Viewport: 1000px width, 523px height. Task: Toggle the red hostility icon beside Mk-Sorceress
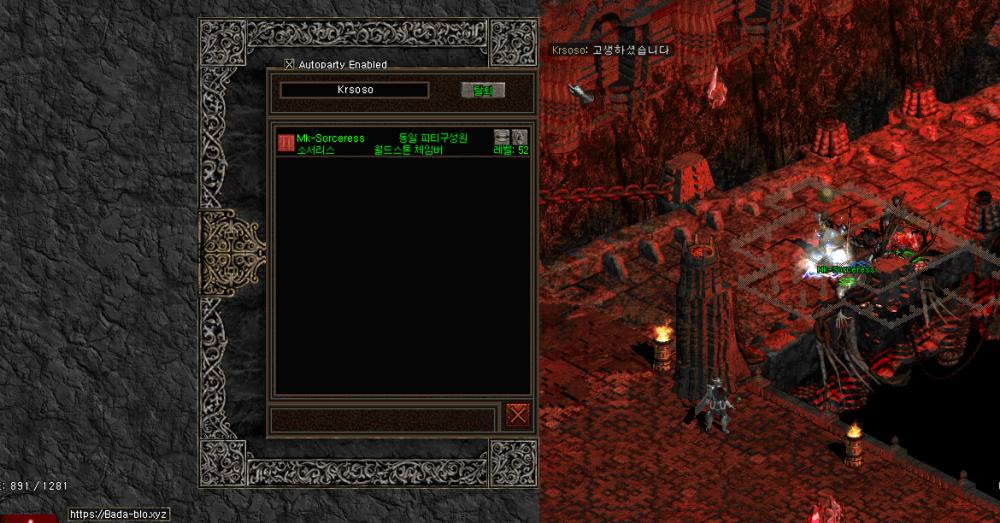tap(285, 143)
